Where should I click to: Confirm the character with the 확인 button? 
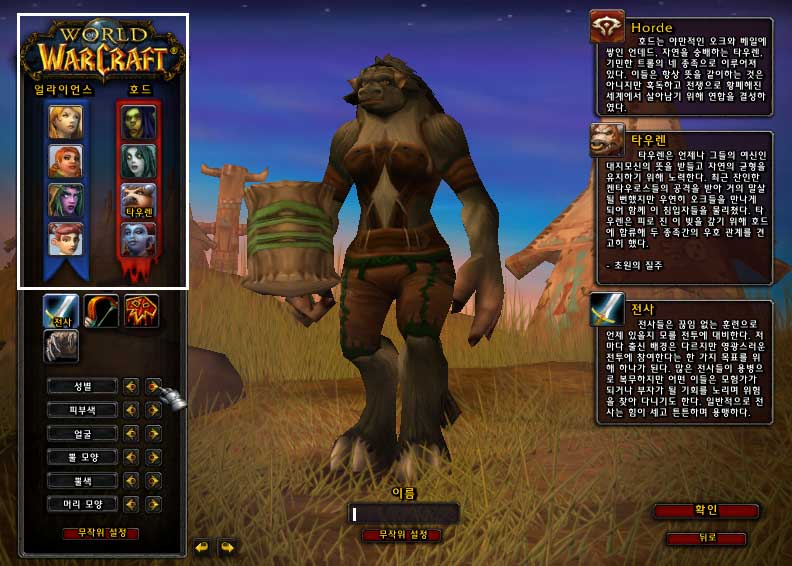706,511
